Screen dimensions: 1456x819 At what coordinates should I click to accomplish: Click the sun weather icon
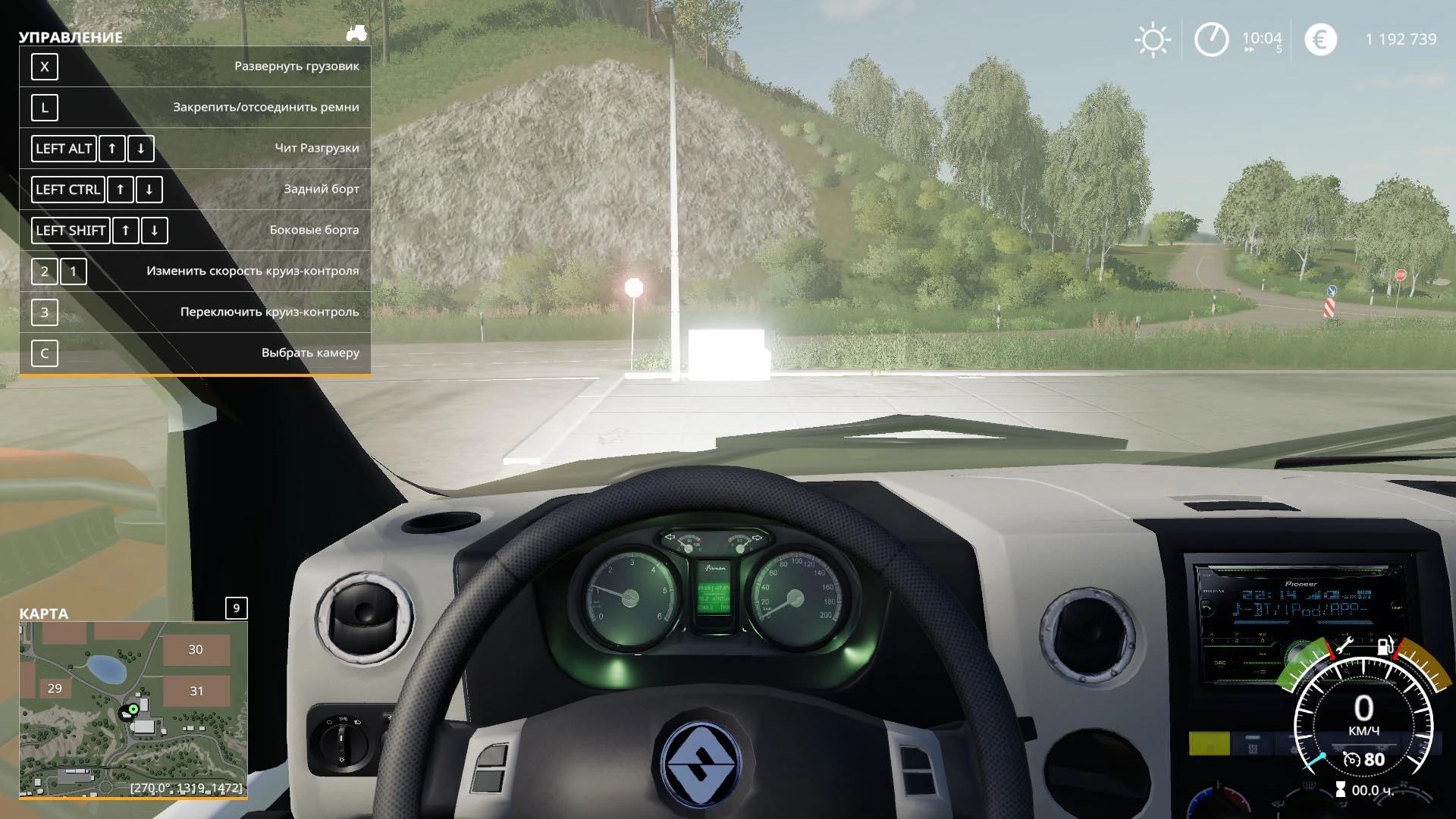[x=1152, y=39]
